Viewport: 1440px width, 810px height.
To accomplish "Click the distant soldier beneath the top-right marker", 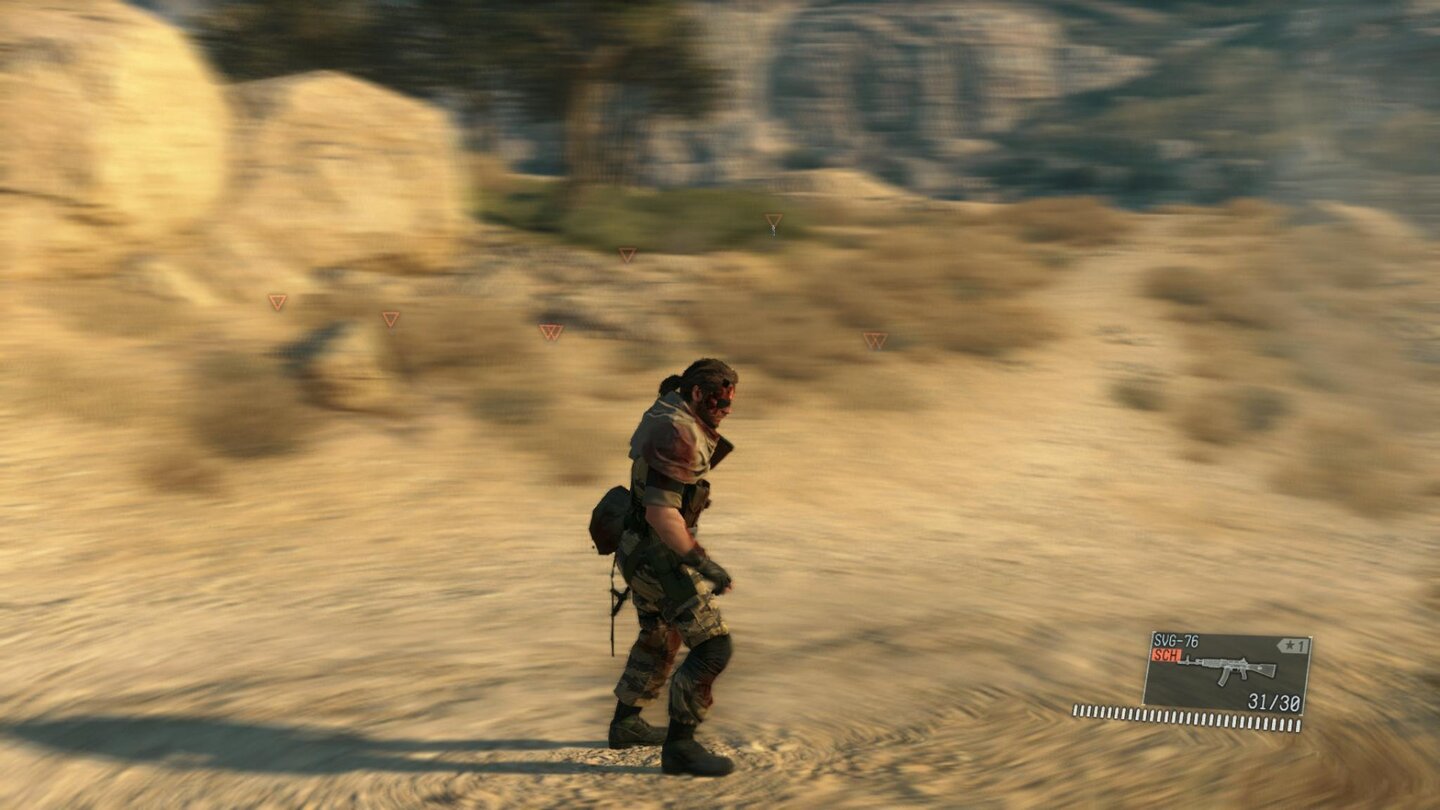I will pyautogui.click(x=774, y=230).
